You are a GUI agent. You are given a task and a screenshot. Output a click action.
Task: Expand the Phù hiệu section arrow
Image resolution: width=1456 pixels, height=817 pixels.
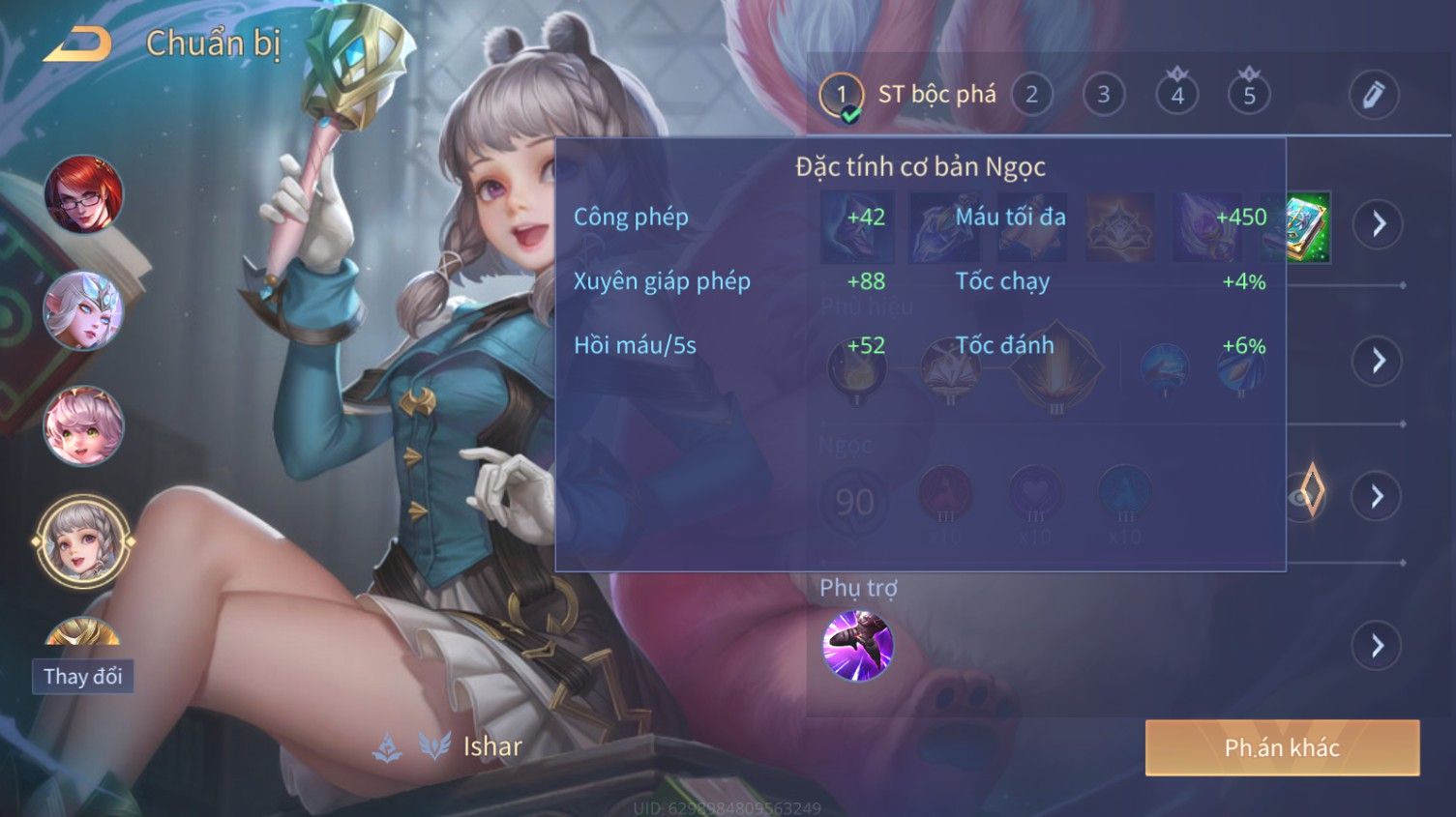(1378, 361)
